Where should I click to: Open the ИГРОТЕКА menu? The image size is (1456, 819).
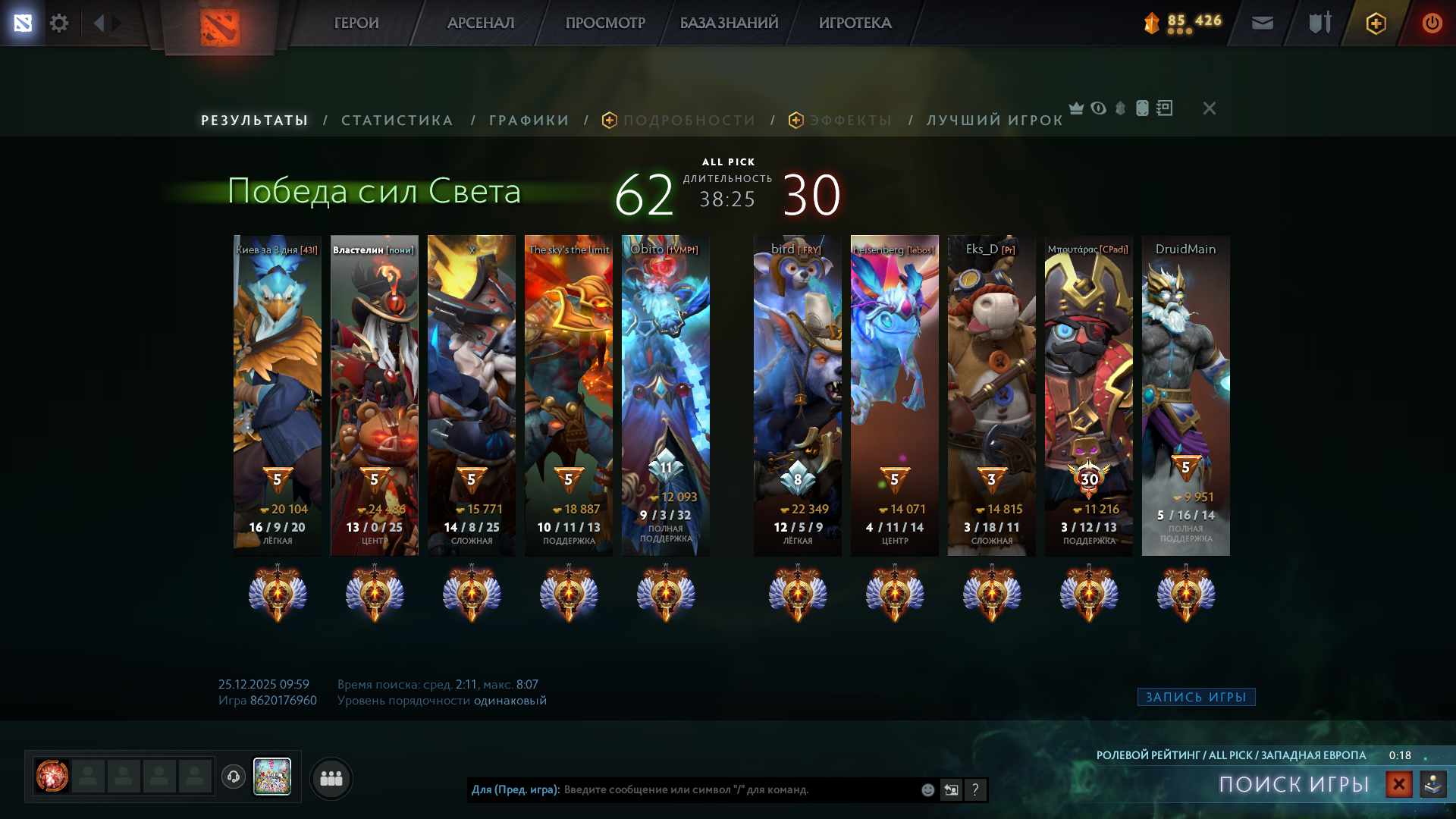click(855, 23)
